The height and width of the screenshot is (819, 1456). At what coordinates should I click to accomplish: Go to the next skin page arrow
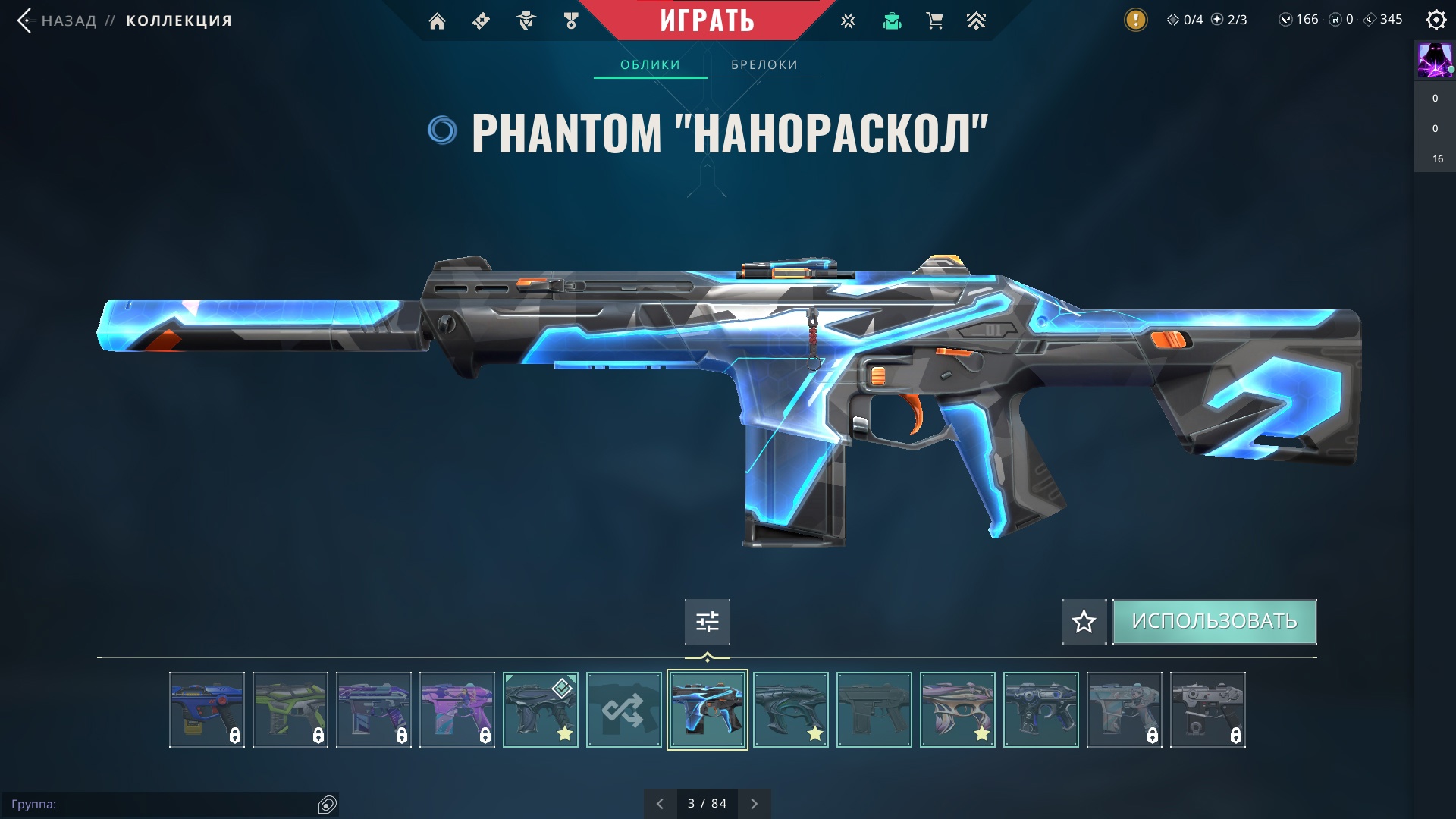click(754, 804)
